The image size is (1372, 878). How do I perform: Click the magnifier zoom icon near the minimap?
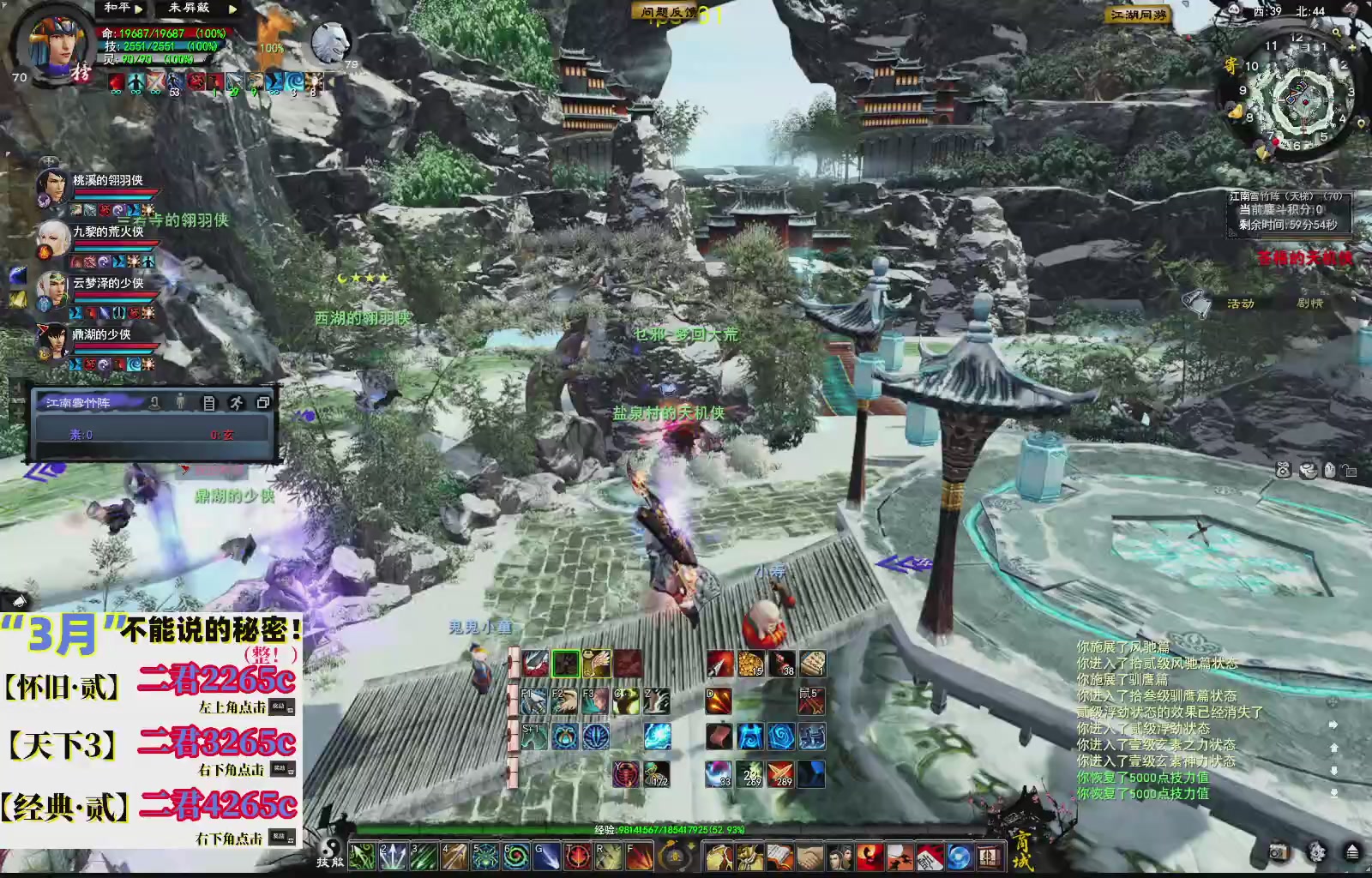[1338, 32]
